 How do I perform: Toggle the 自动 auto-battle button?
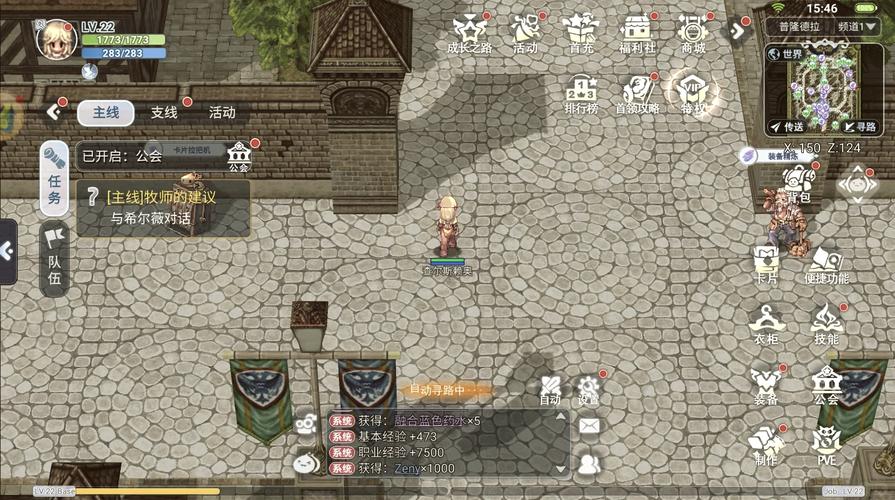550,389
